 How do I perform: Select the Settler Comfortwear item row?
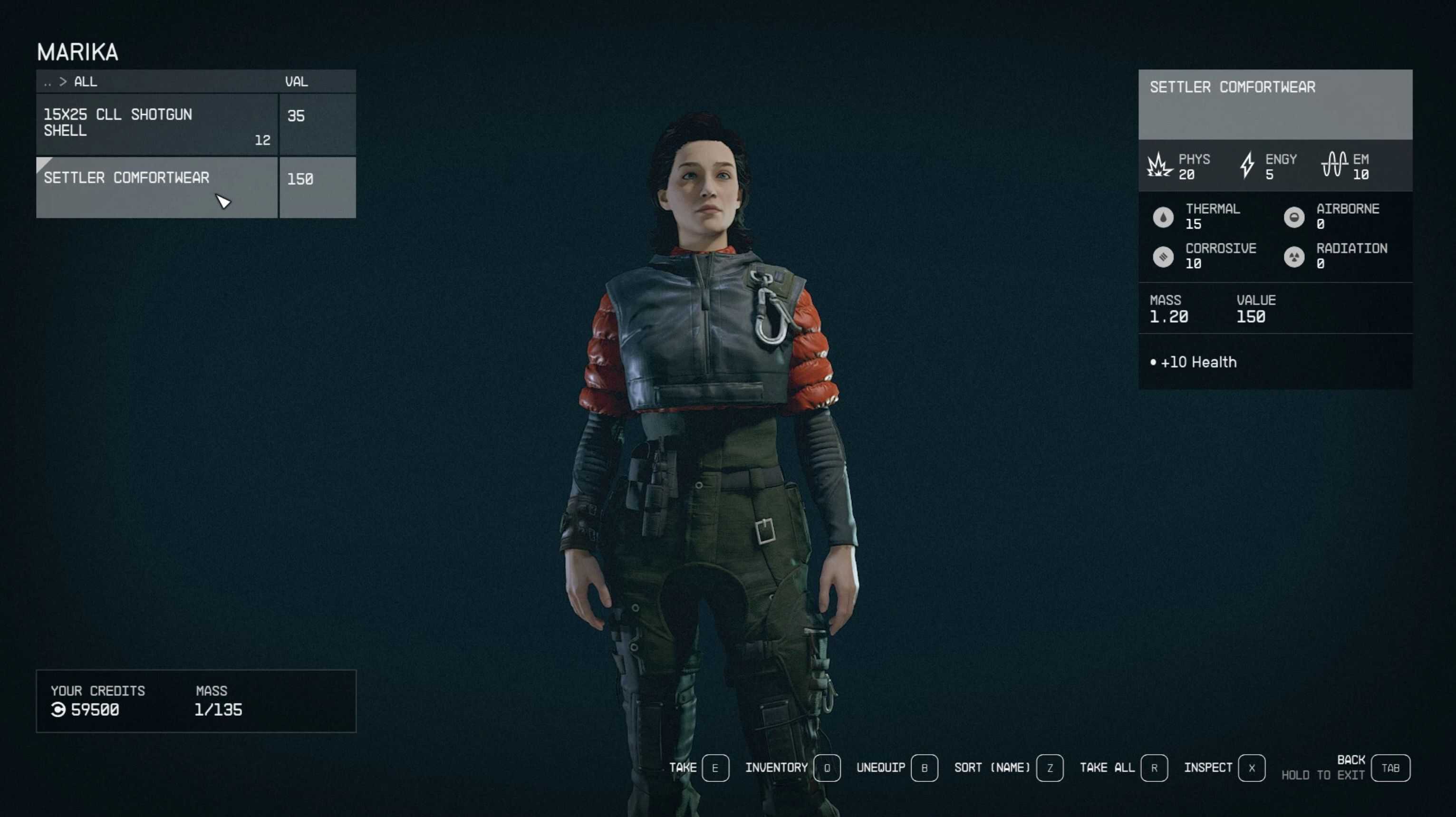156,187
